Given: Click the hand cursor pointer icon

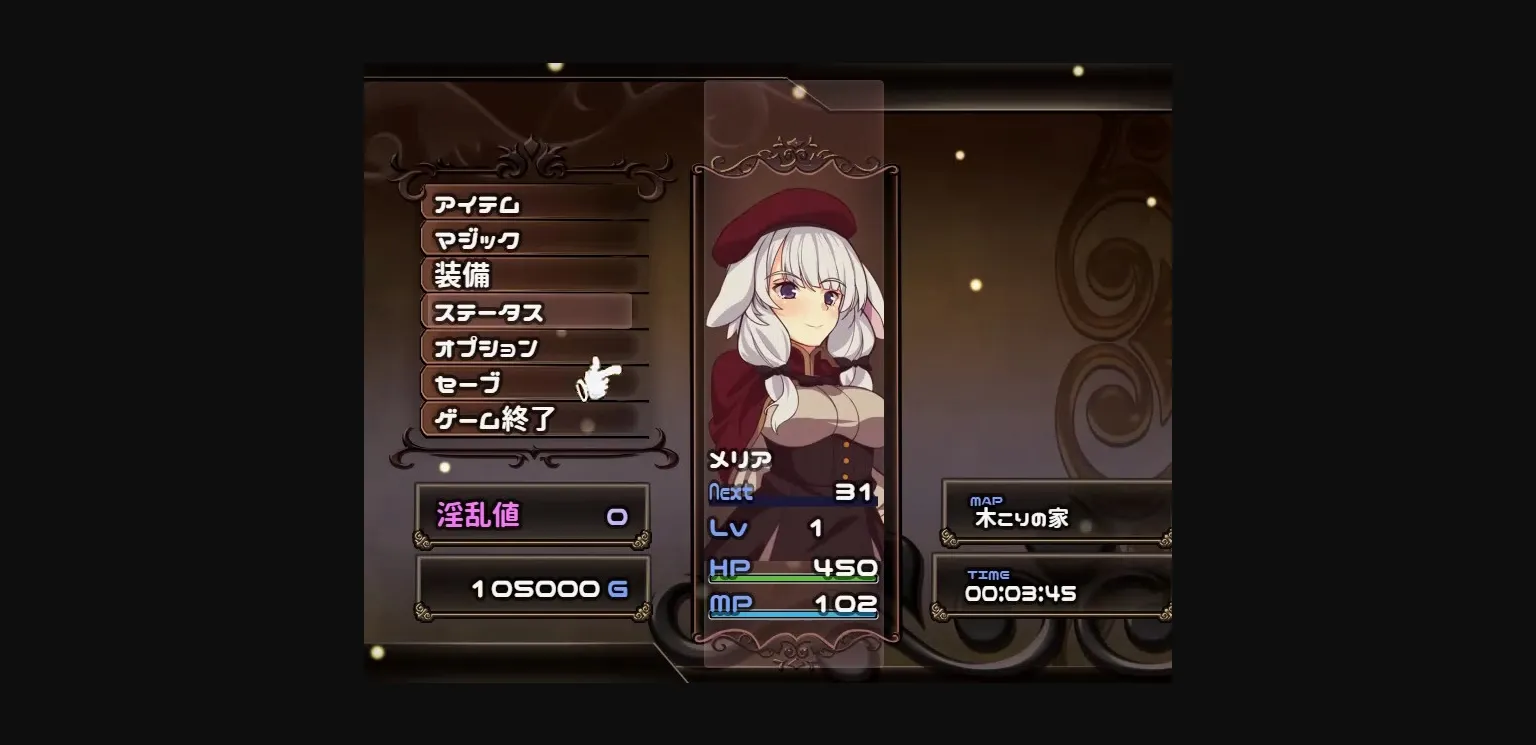Looking at the screenshot, I should pyautogui.click(x=598, y=380).
